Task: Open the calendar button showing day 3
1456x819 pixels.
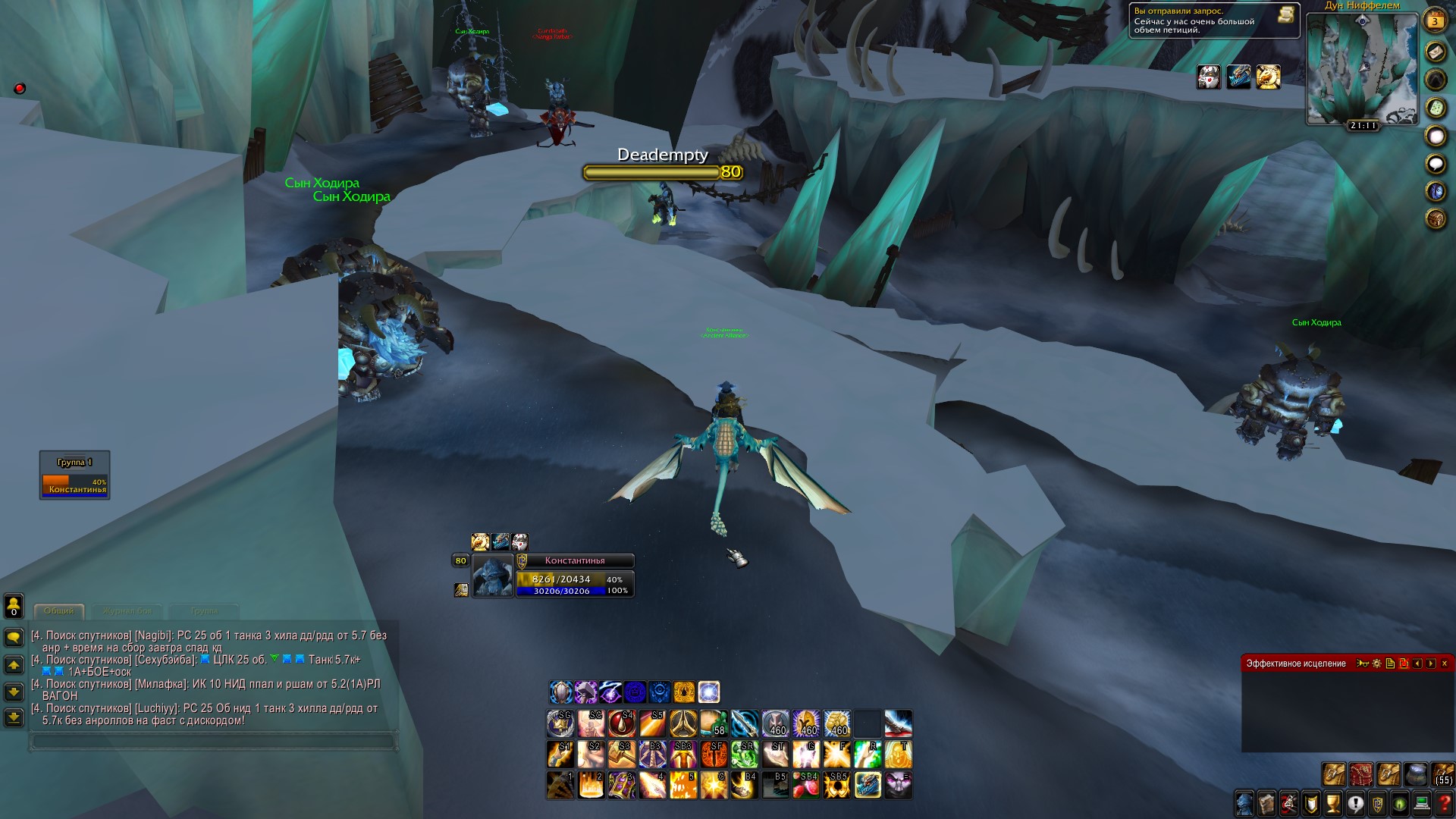Action: pos(1435,20)
